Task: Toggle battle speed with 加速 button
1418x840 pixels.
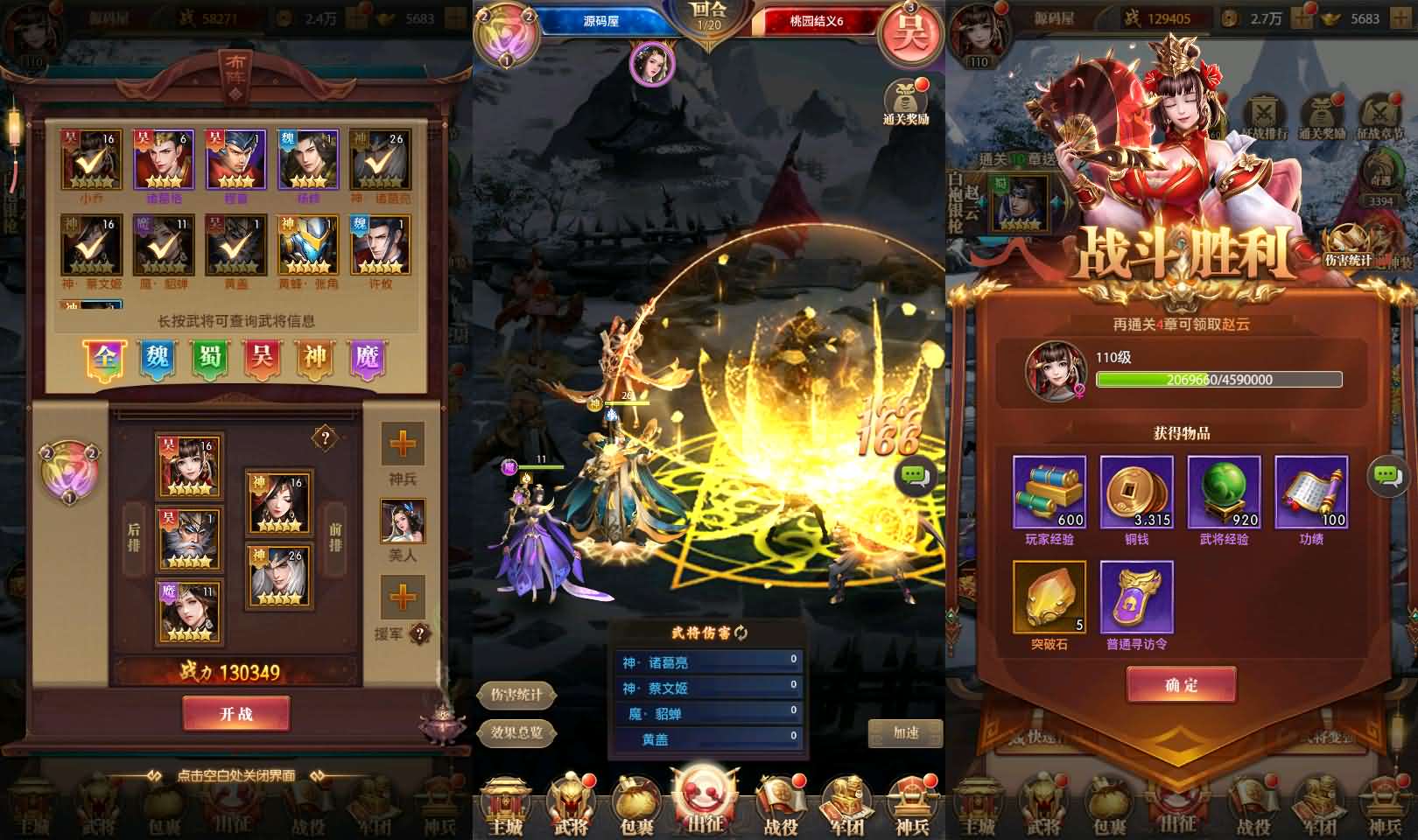Action: (905, 732)
